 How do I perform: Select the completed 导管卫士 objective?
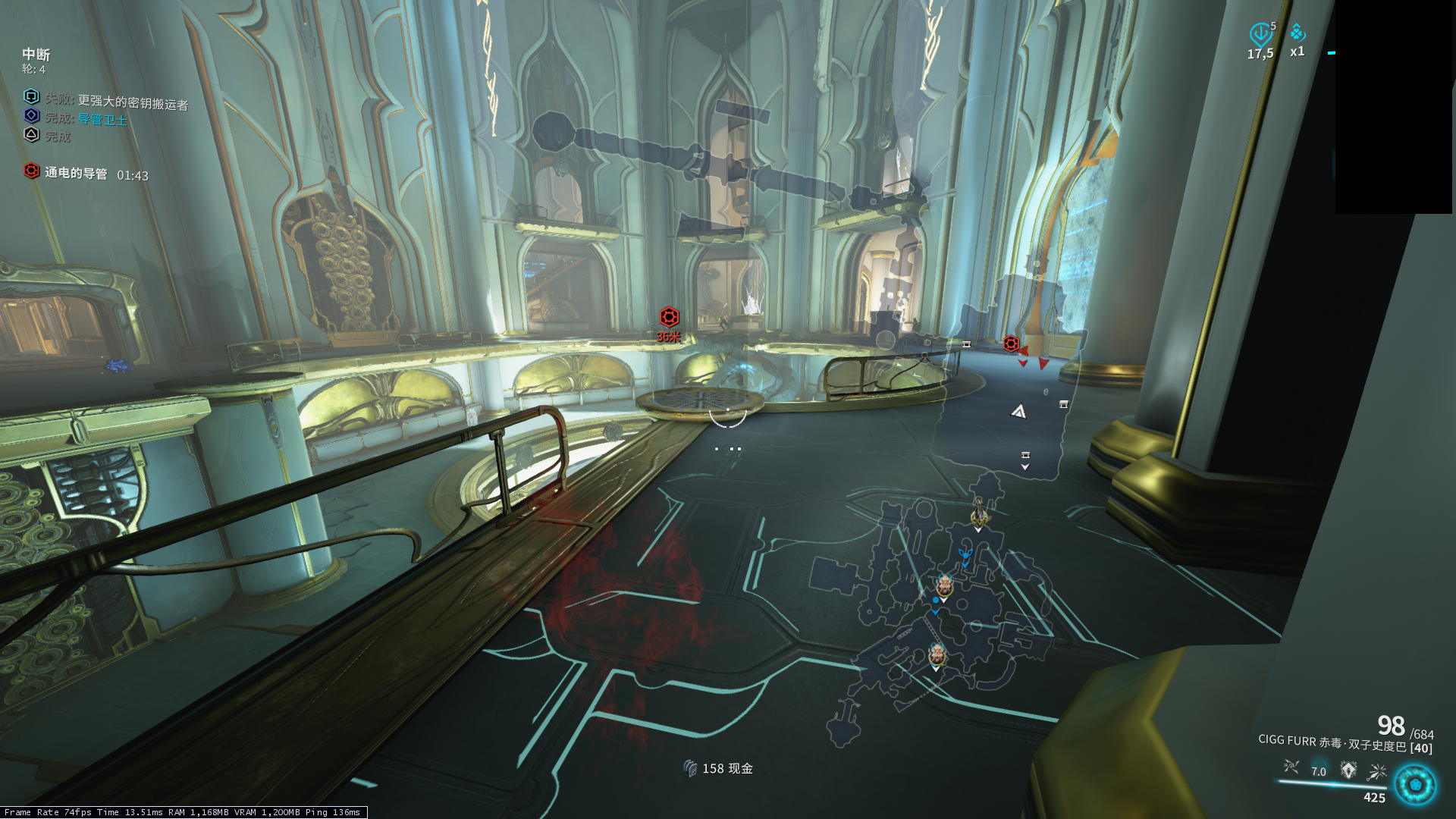(102, 119)
